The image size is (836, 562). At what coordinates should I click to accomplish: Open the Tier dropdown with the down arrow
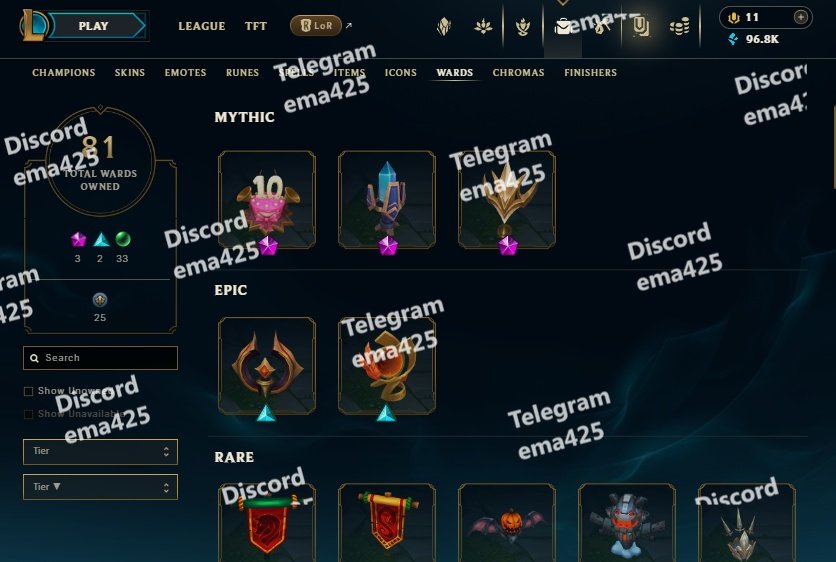pos(100,487)
